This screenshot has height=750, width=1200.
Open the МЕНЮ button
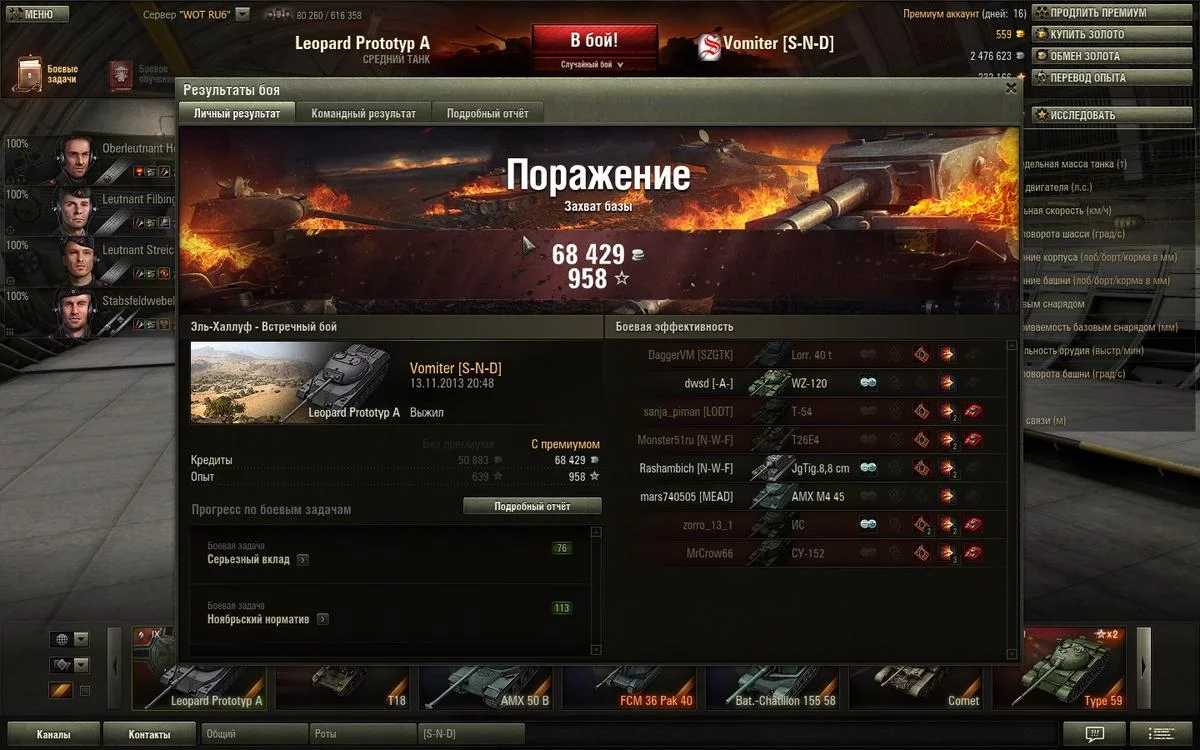[35, 14]
